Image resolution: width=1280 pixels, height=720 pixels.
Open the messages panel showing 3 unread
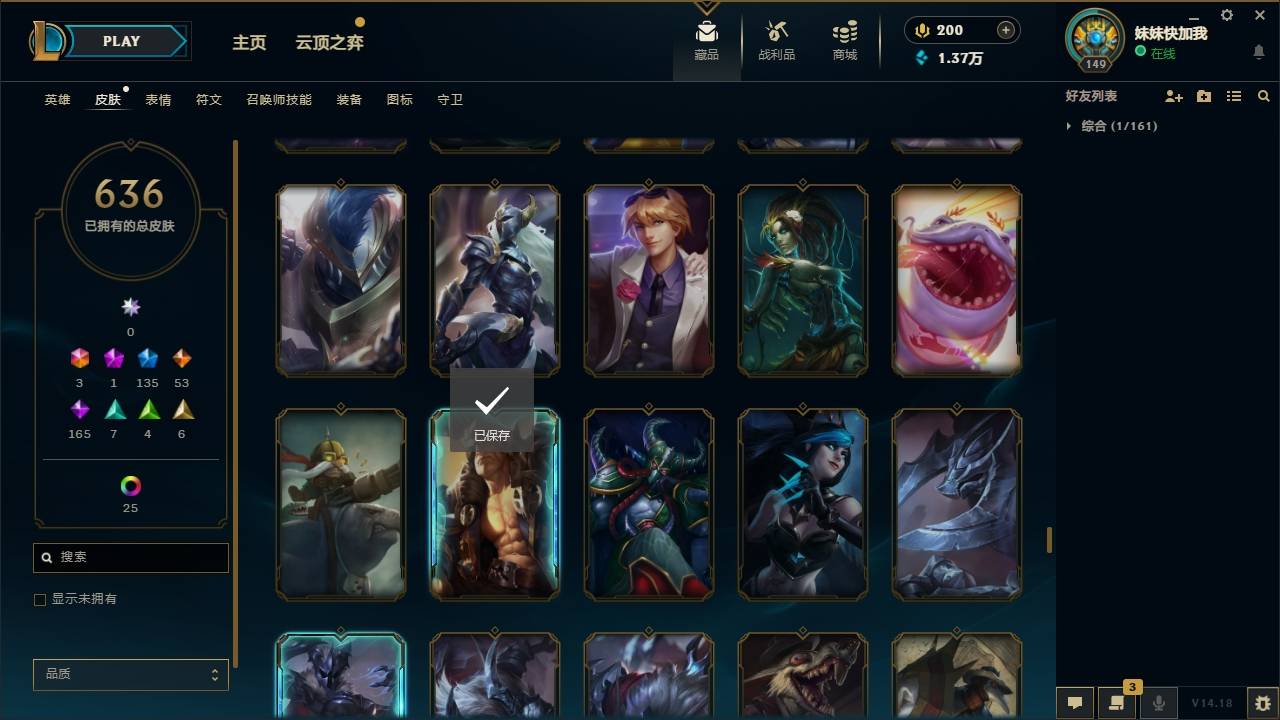click(x=1118, y=703)
